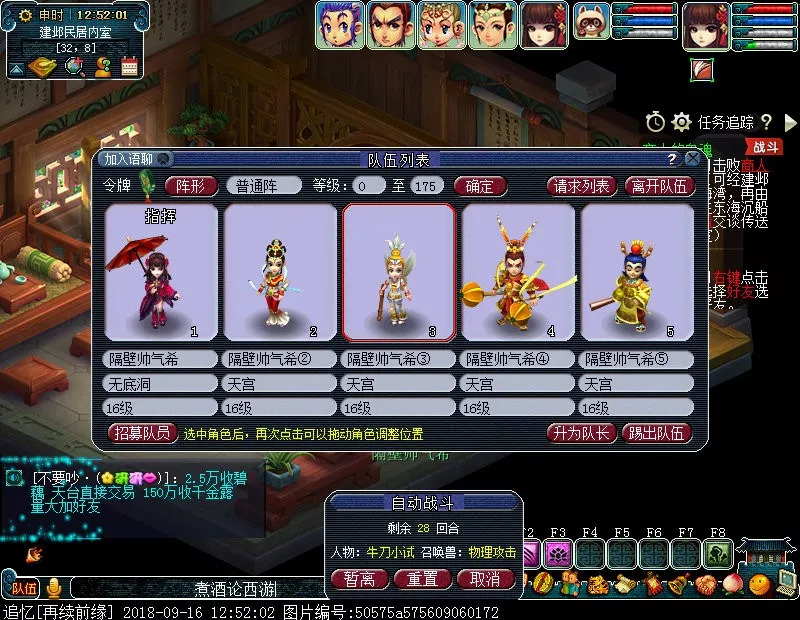Leave the team via 离开队伍
Viewport: 800px width, 620px height.
[659, 185]
